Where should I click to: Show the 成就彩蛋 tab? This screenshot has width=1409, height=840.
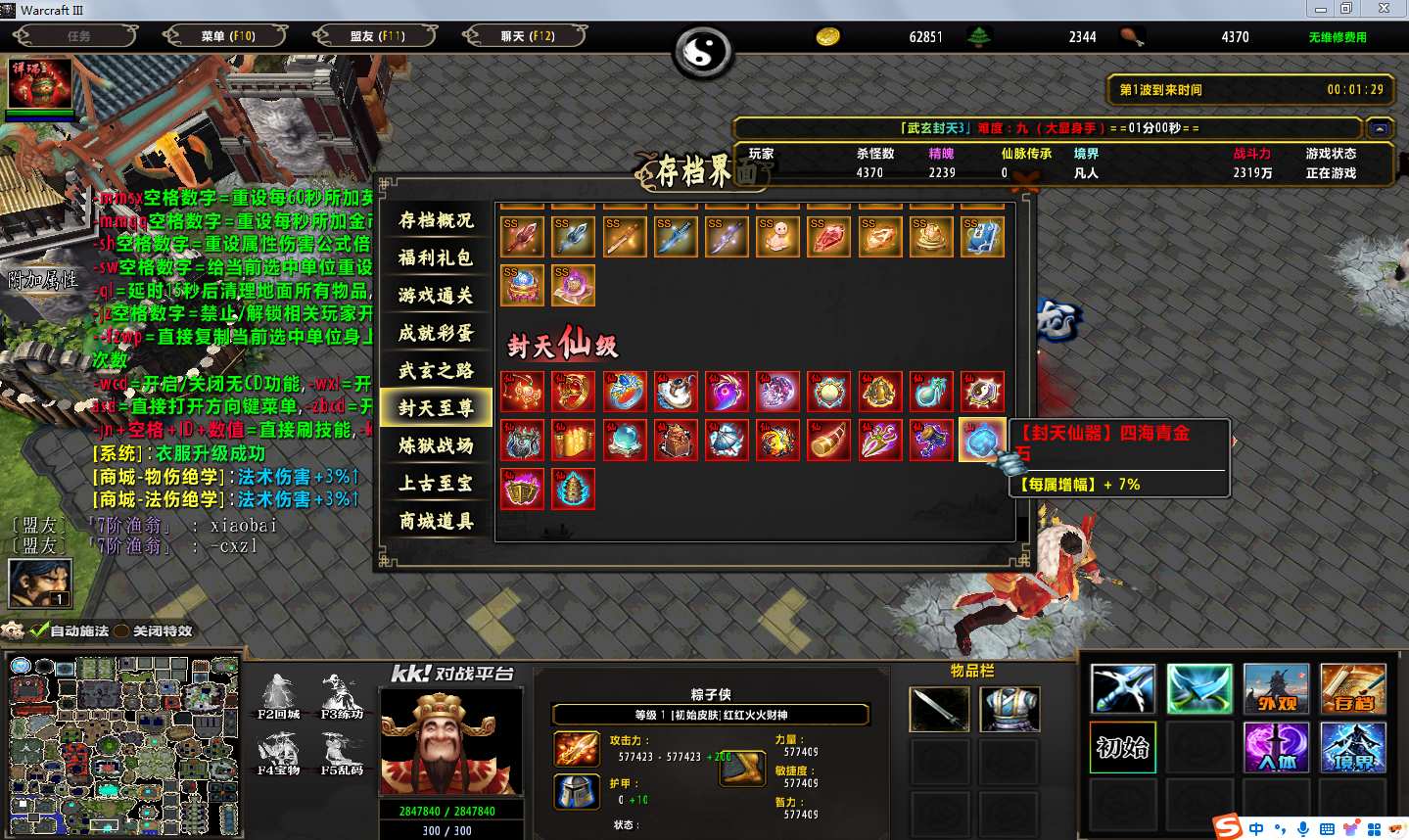pos(436,333)
